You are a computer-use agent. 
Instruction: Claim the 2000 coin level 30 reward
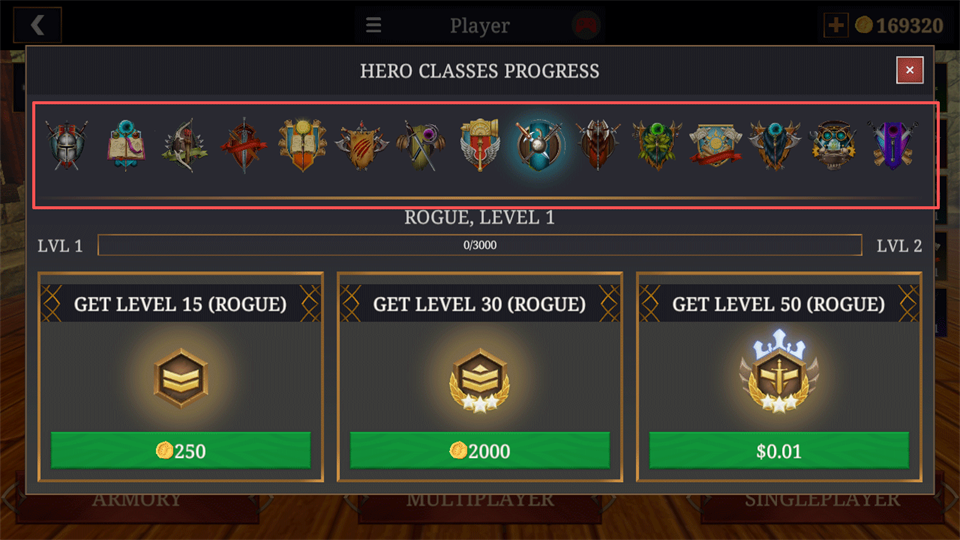[x=480, y=450]
